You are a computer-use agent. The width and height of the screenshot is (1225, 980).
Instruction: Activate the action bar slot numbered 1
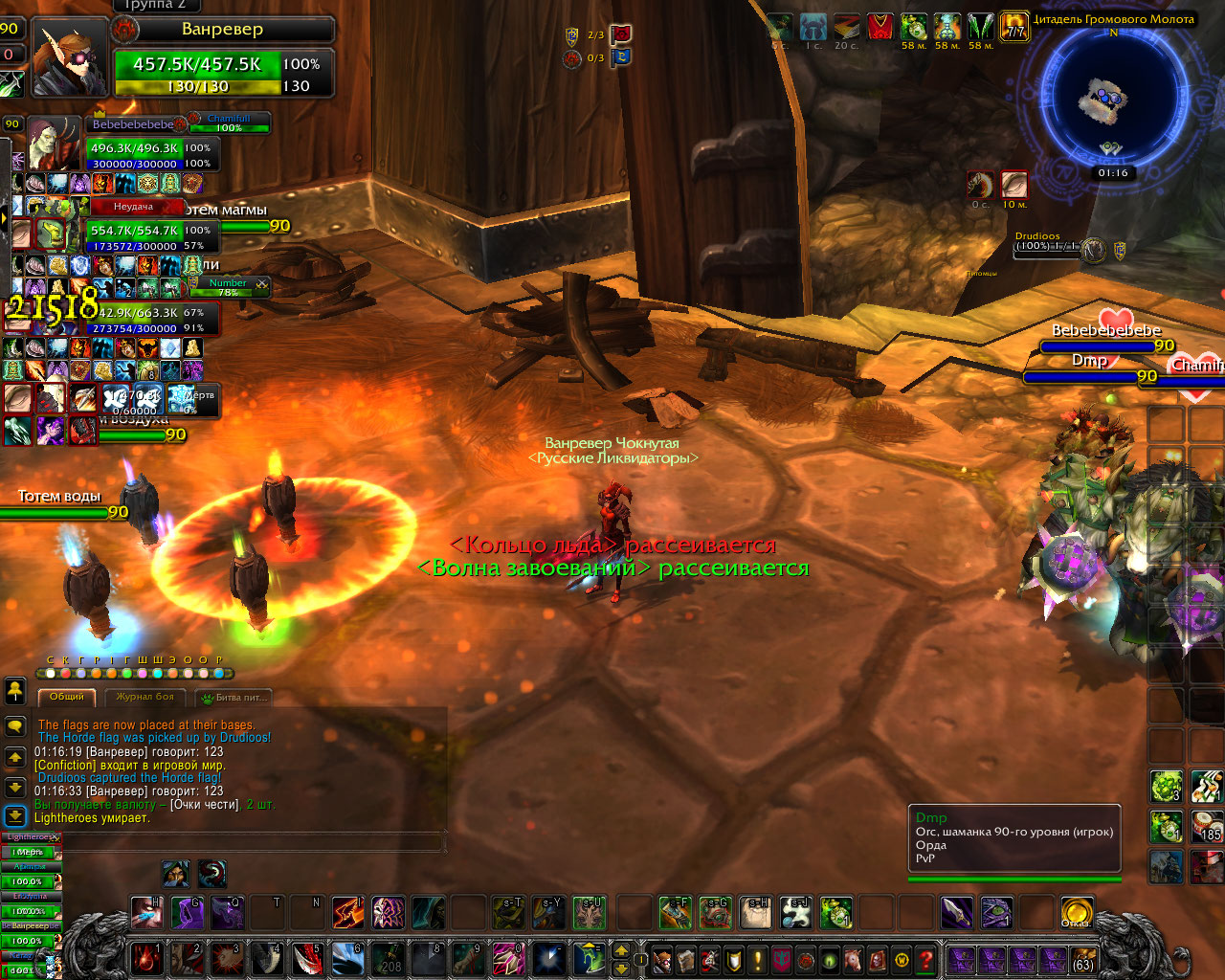[x=146, y=959]
